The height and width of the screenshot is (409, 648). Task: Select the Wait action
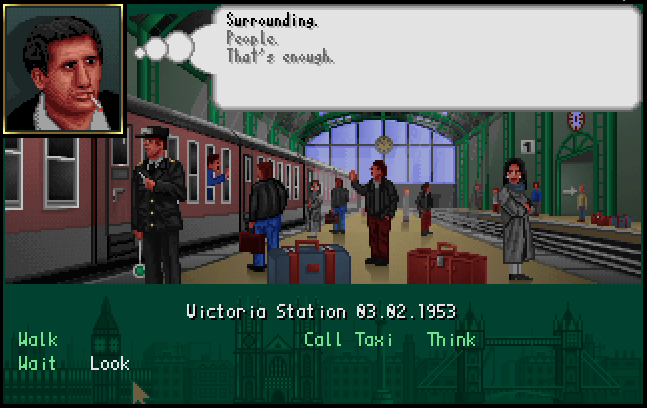pyautogui.click(x=37, y=363)
